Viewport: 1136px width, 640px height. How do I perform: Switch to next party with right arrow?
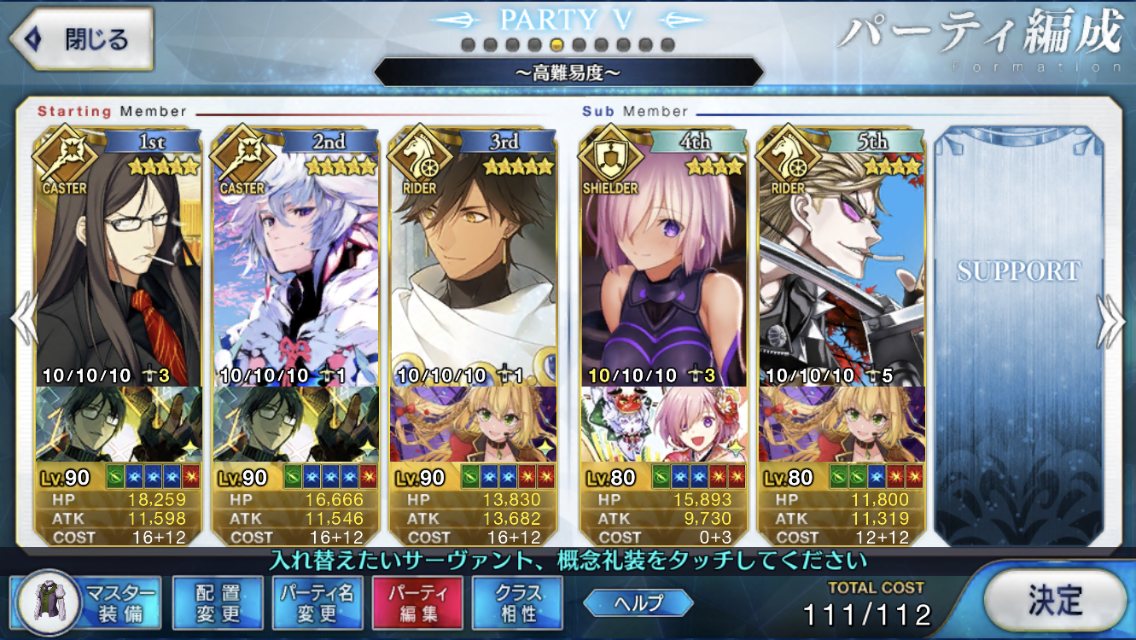click(x=1110, y=319)
